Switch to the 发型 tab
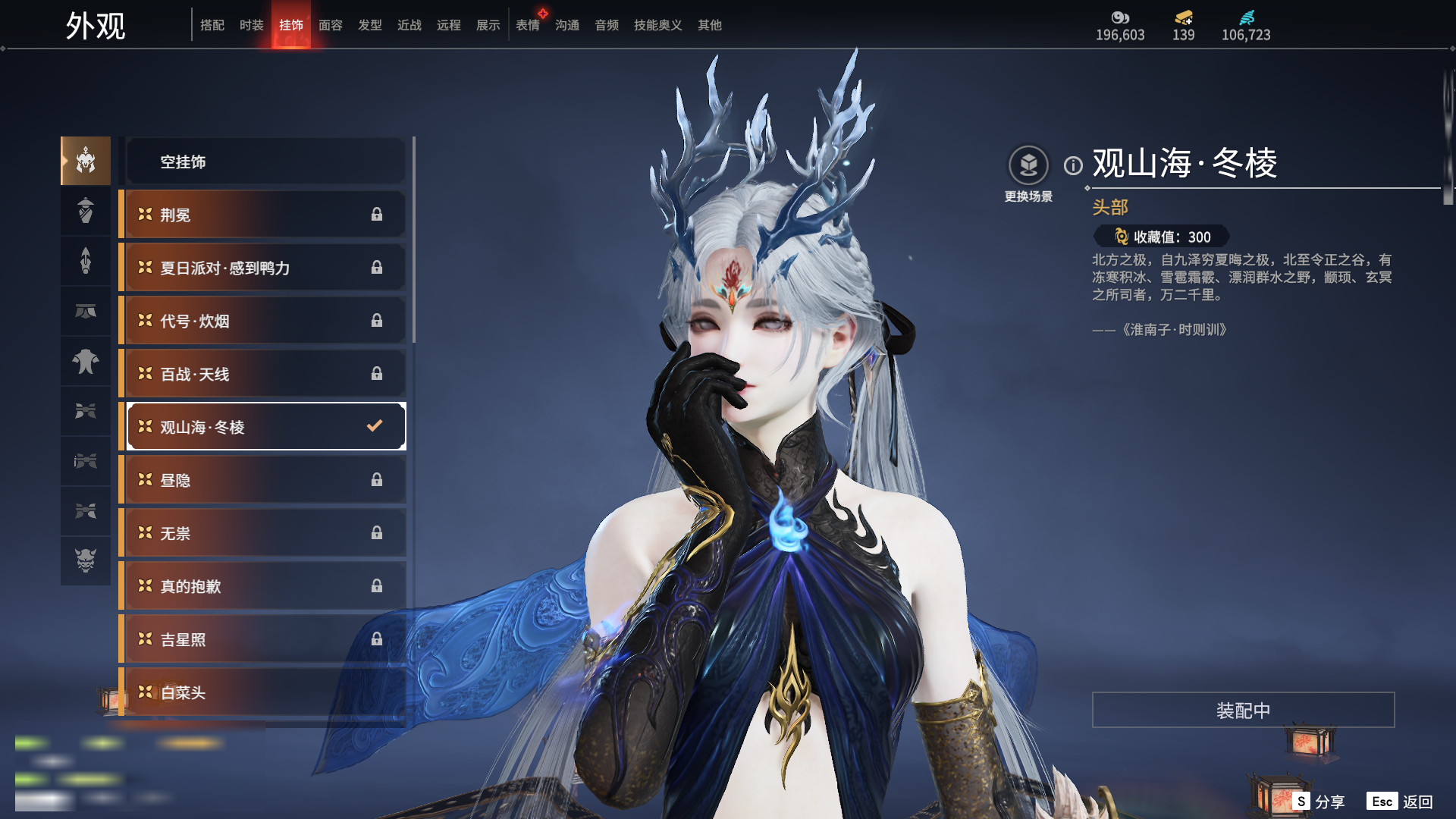 point(369,25)
